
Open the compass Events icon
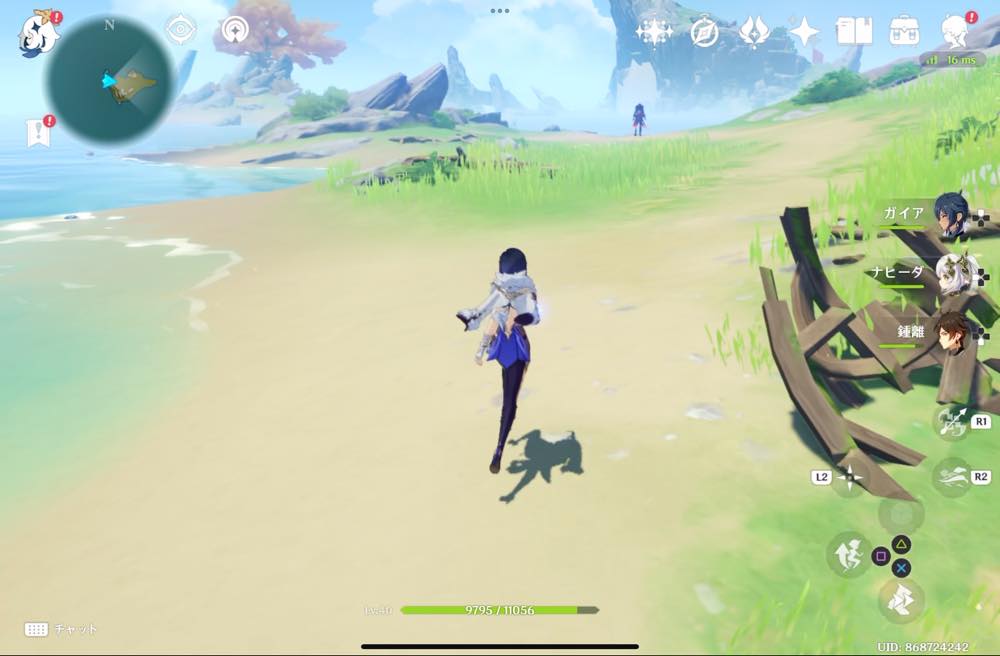point(704,32)
